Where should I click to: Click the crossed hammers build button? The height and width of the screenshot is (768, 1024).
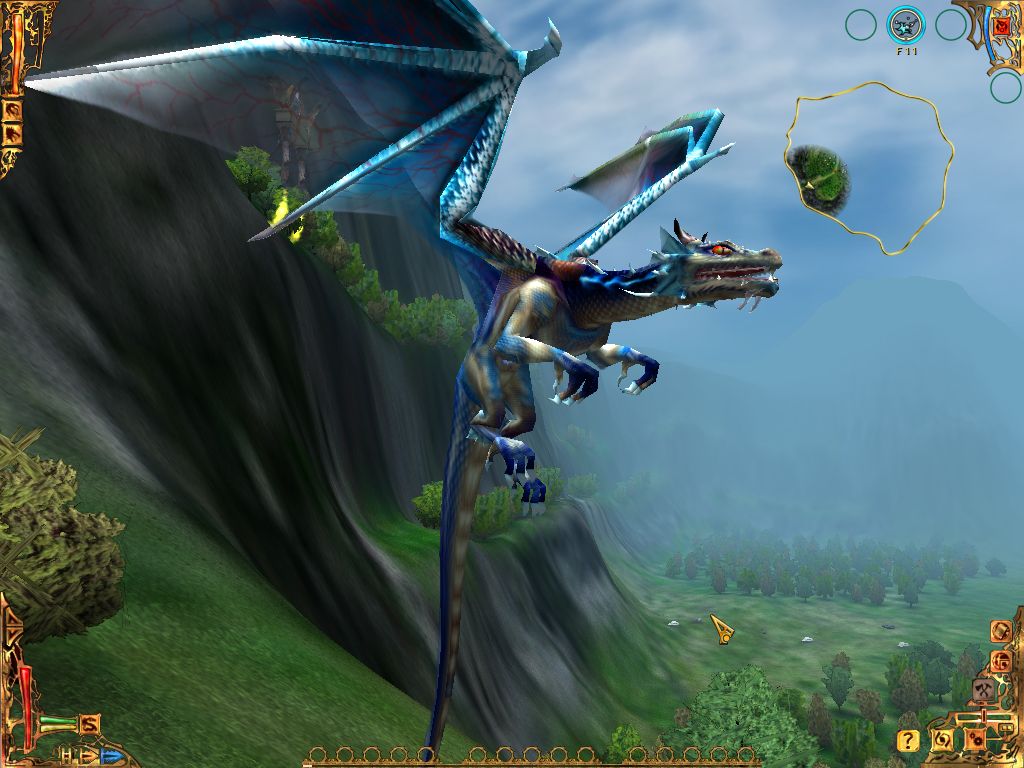984,690
